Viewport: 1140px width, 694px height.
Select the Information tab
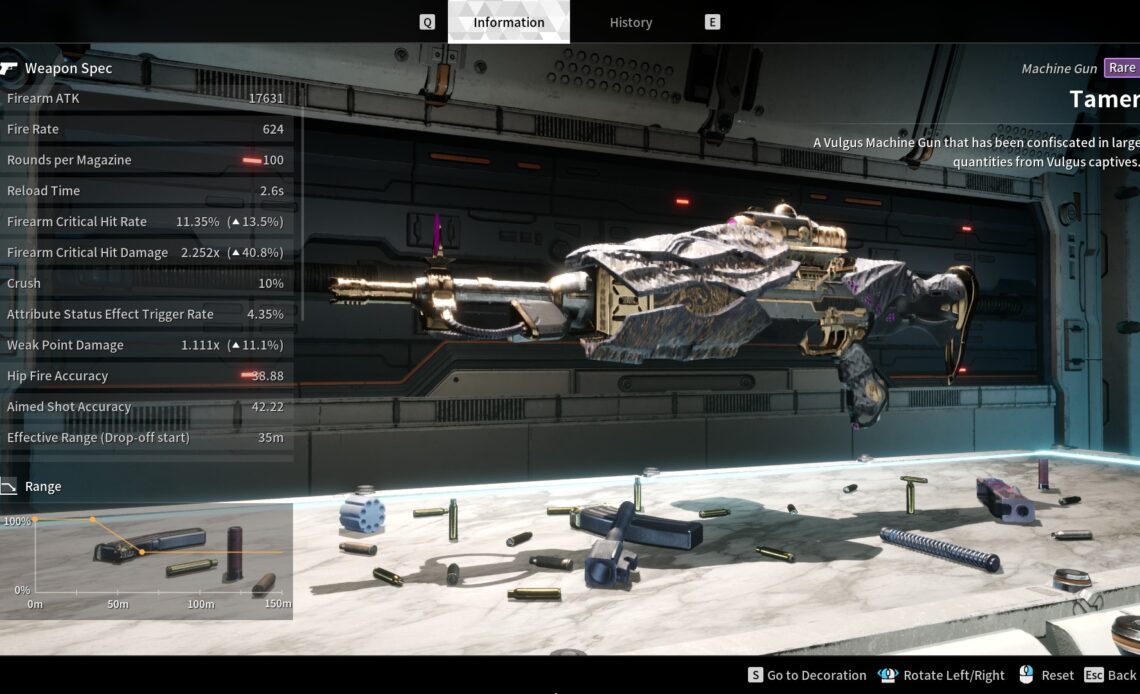509,22
